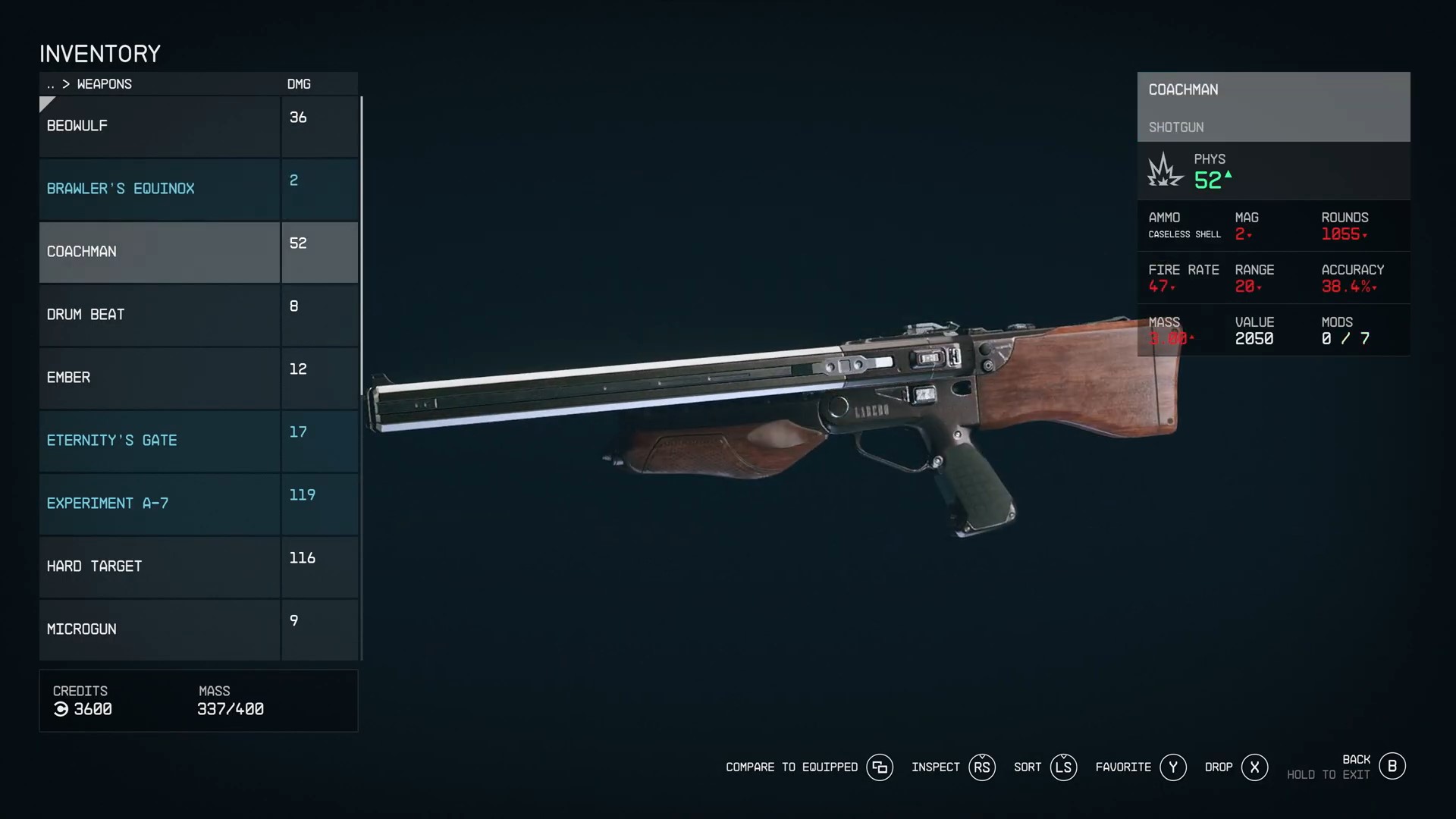Sort weapons using the DMG column header
The width and height of the screenshot is (1456, 819).
(x=299, y=84)
